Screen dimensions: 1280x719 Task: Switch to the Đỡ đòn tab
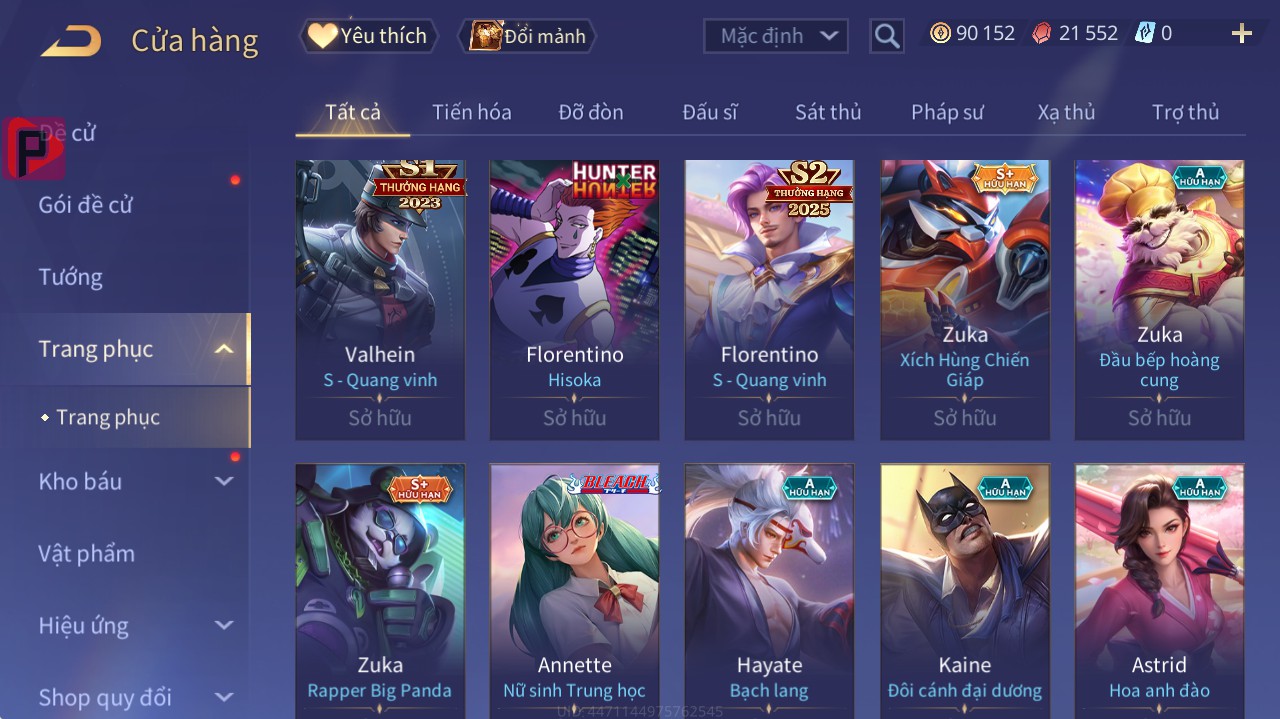590,112
